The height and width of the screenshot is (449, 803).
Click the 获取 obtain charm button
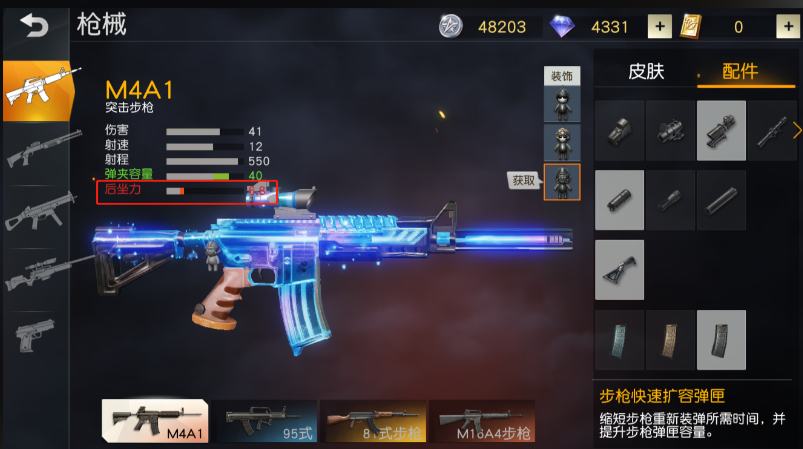pos(524,180)
